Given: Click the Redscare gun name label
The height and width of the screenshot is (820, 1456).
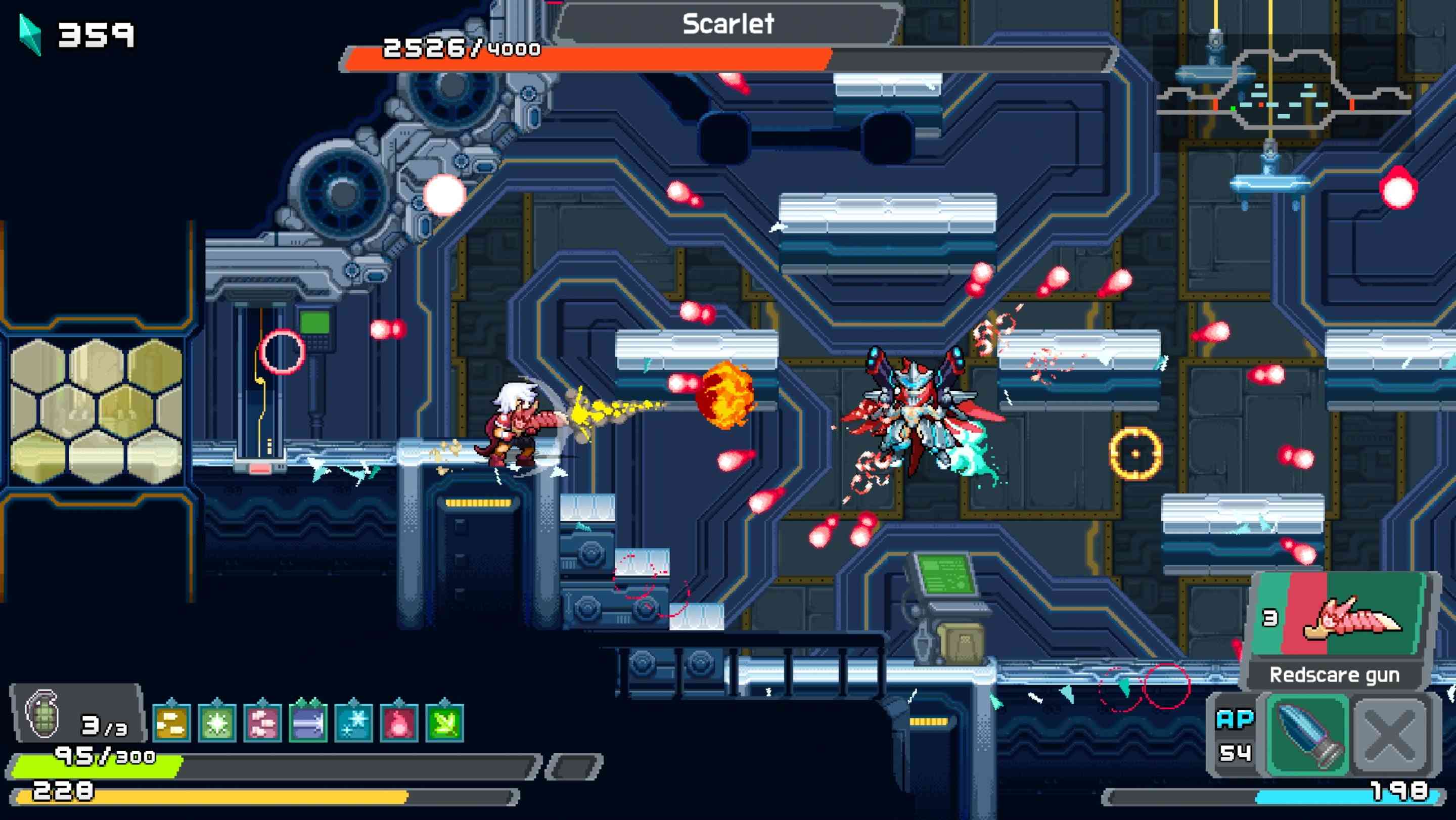Looking at the screenshot, I should 1335,674.
